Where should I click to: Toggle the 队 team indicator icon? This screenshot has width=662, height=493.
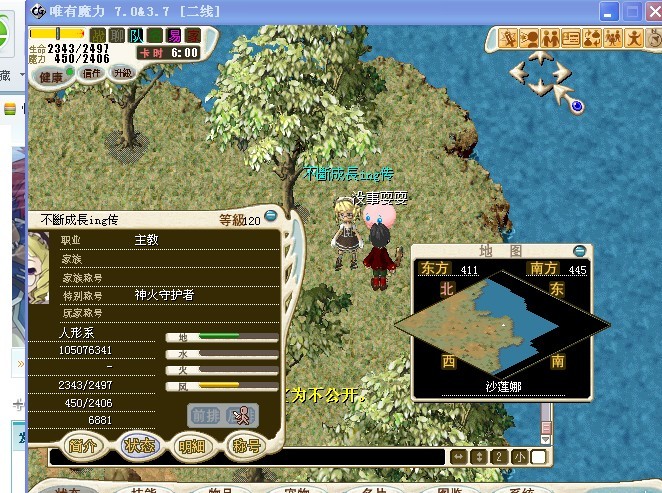pos(137,35)
